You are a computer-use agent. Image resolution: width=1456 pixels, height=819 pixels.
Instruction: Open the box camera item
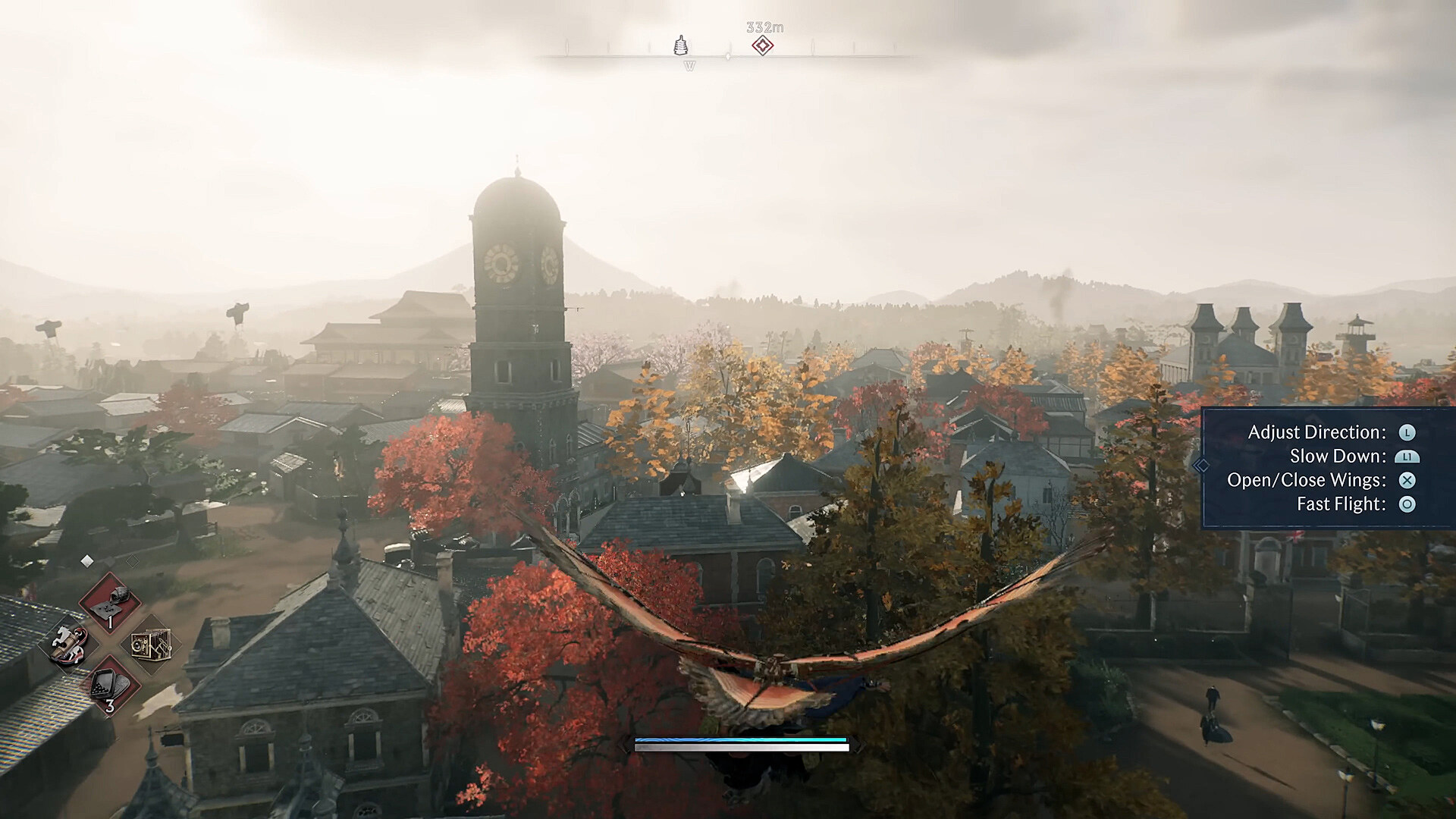point(150,645)
